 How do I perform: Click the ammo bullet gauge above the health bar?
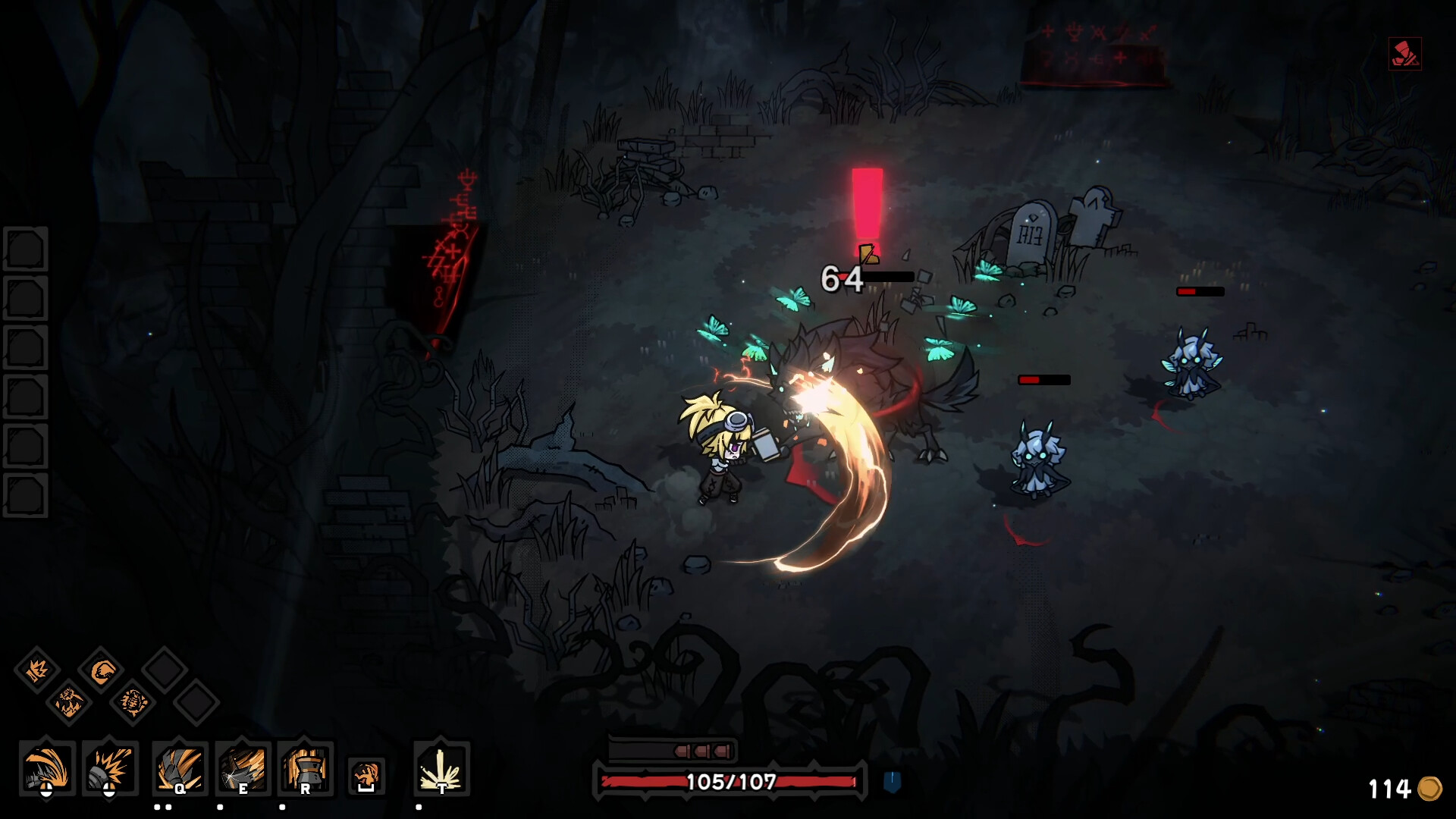tap(673, 750)
